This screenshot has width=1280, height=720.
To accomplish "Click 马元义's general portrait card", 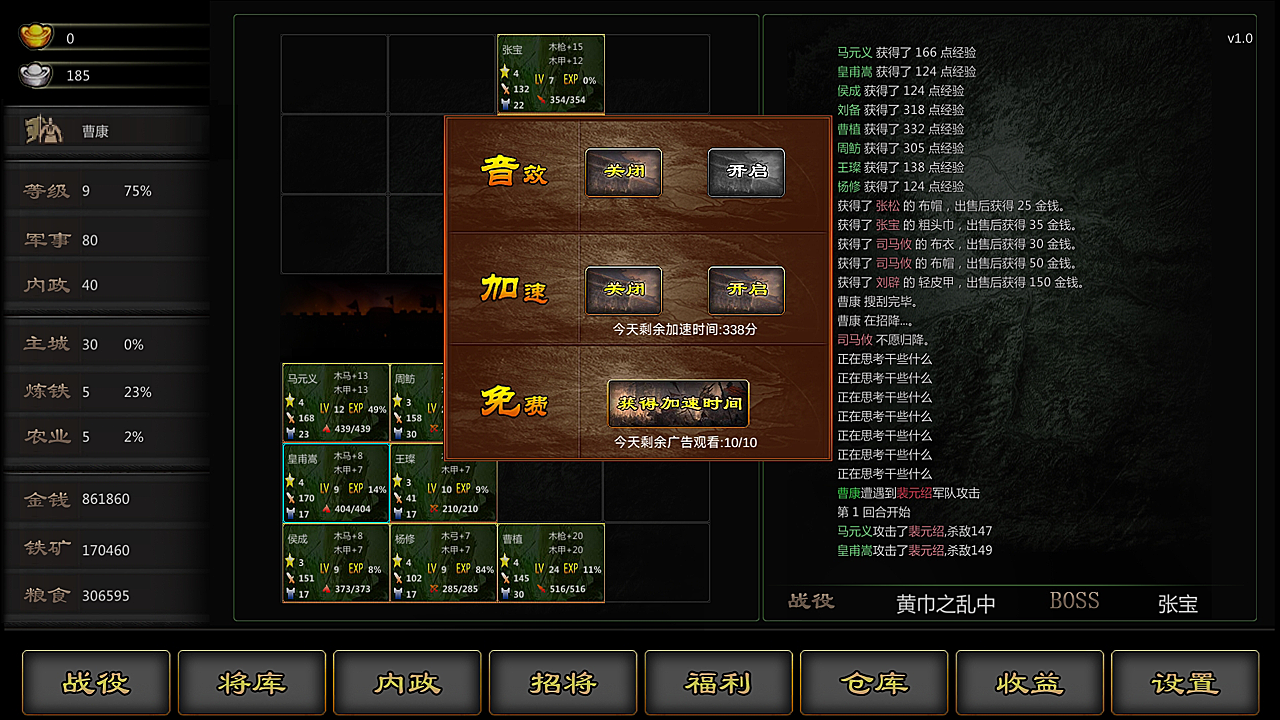I will tap(335, 404).
